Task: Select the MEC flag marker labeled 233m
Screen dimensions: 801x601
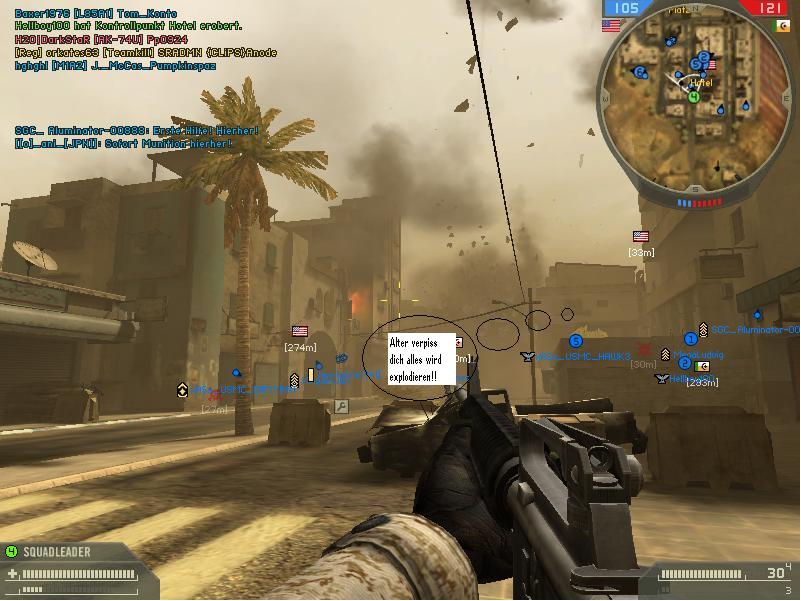Action: coord(702,367)
